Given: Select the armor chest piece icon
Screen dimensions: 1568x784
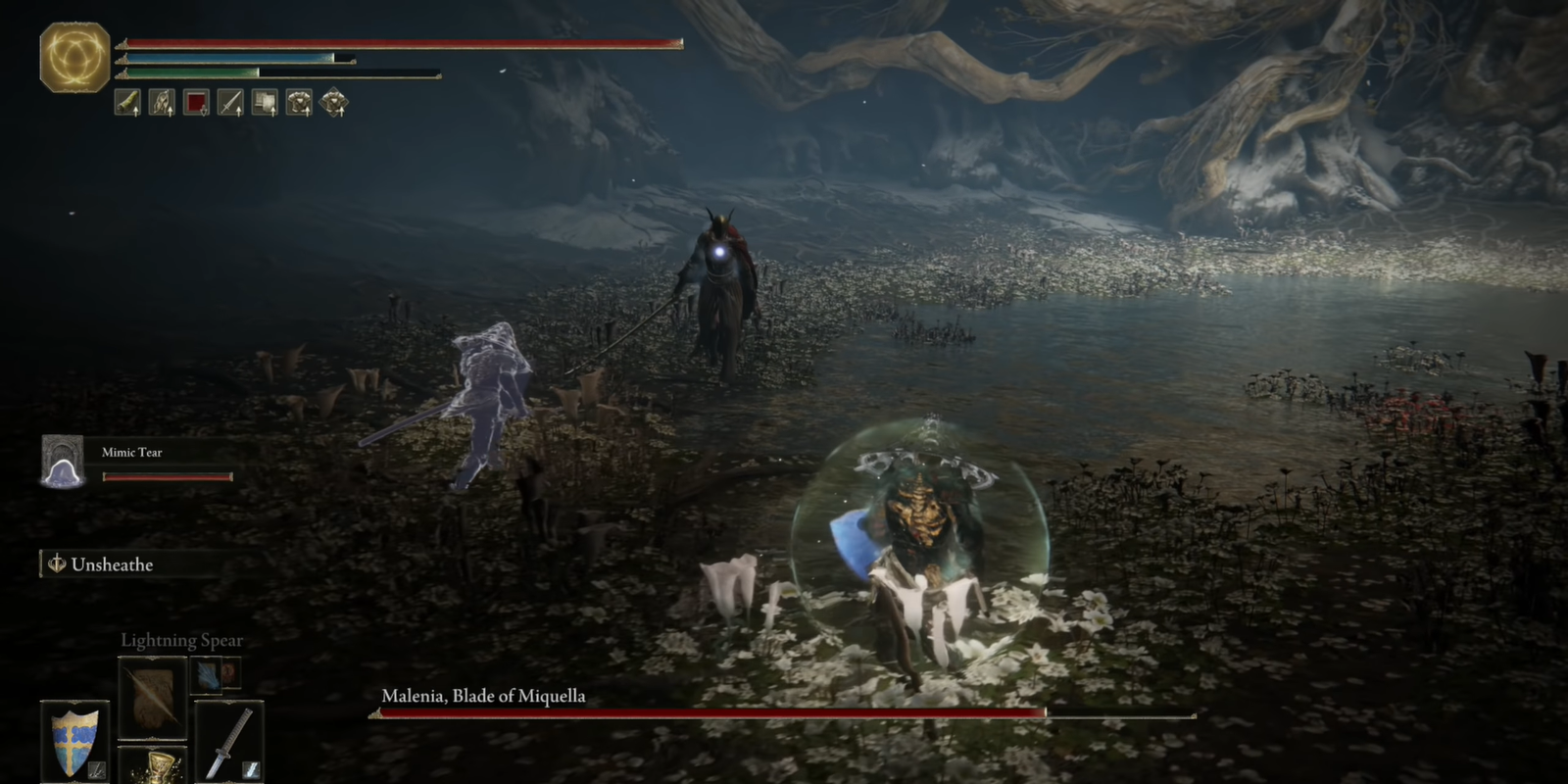Looking at the screenshot, I should pos(301,103).
